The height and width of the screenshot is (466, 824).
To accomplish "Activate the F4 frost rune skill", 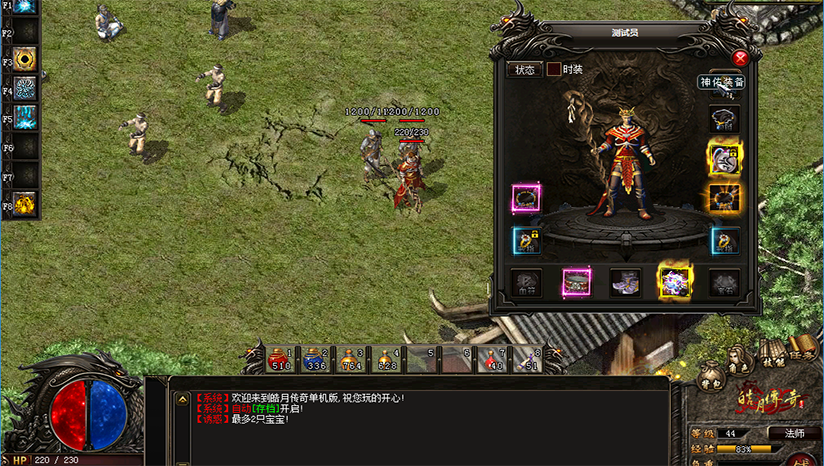I will tap(24, 86).
